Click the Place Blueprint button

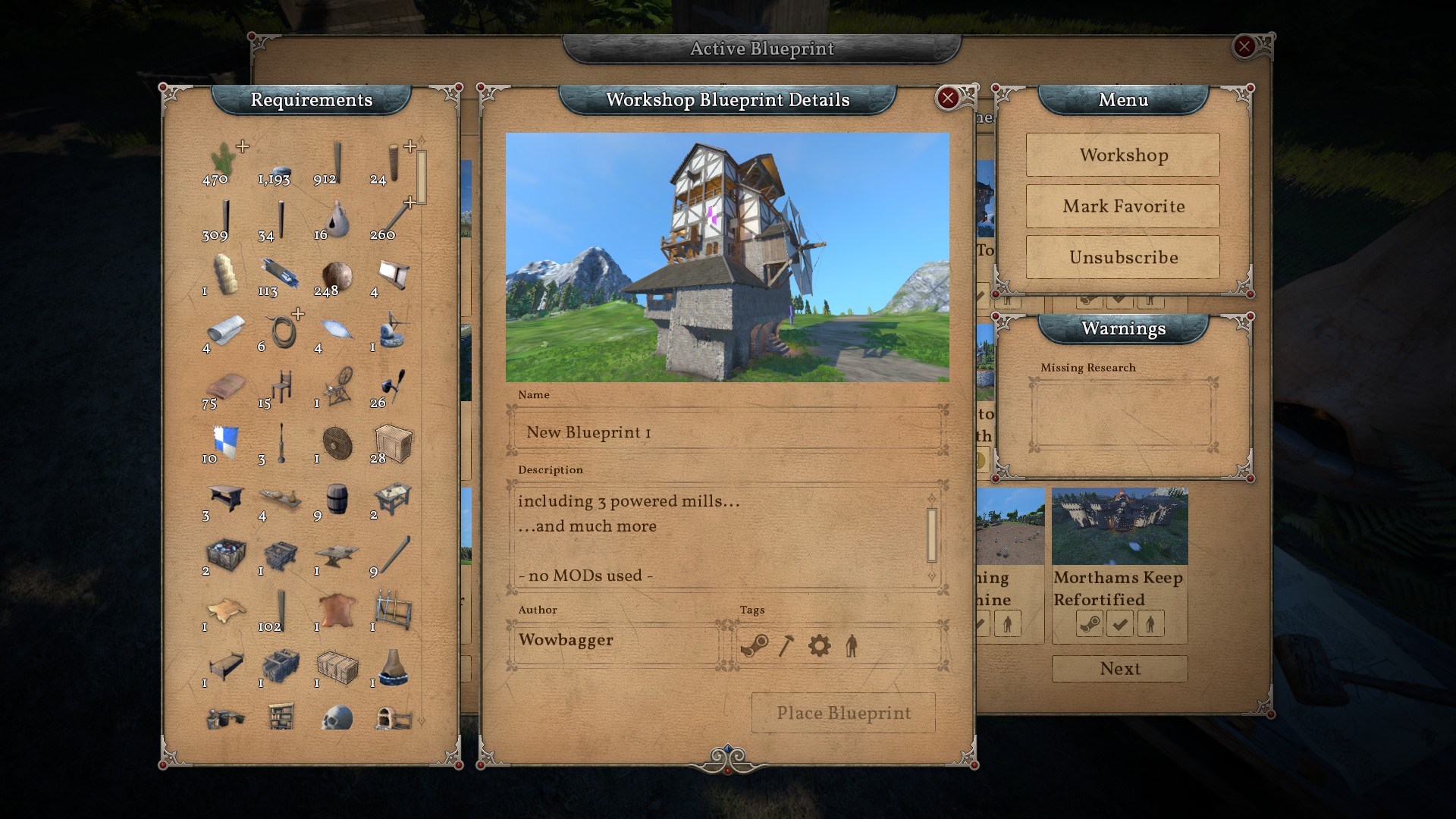843,713
